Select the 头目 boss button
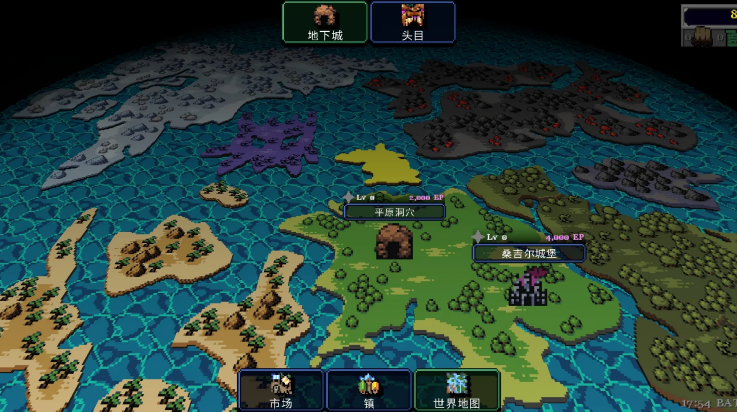Viewport: 737px width, 412px height. tap(413, 22)
